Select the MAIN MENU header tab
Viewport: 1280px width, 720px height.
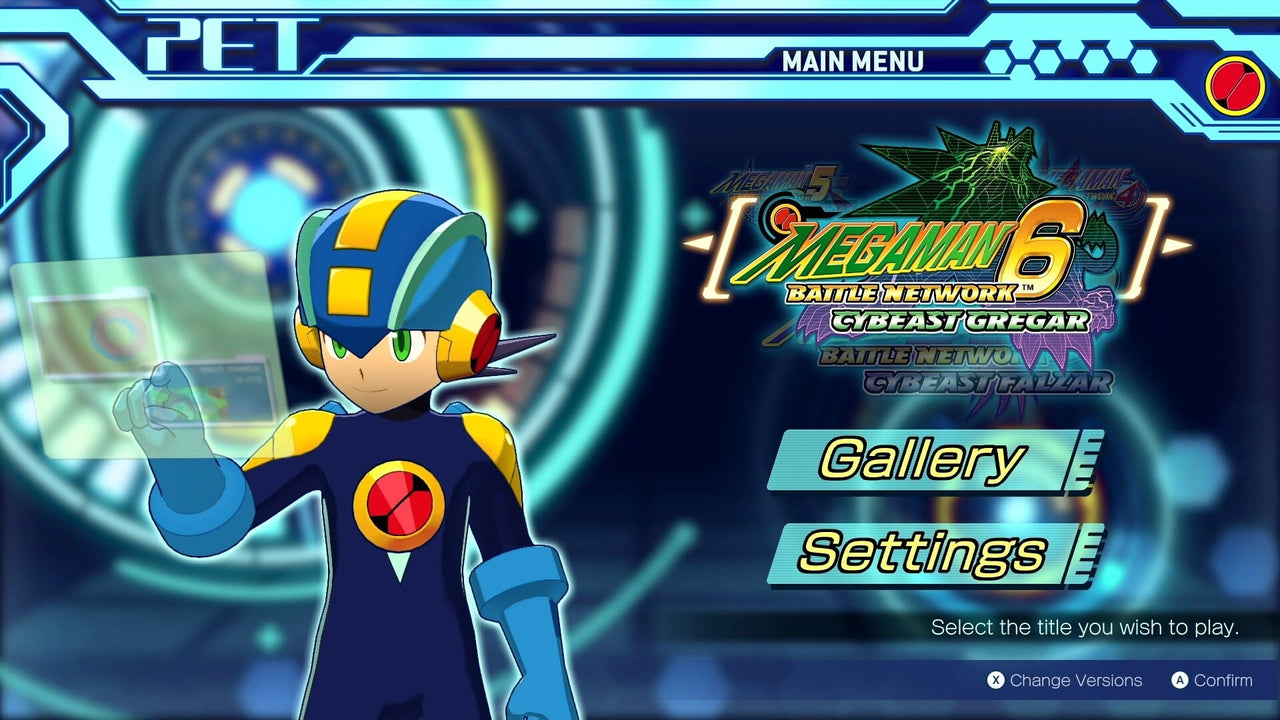853,62
